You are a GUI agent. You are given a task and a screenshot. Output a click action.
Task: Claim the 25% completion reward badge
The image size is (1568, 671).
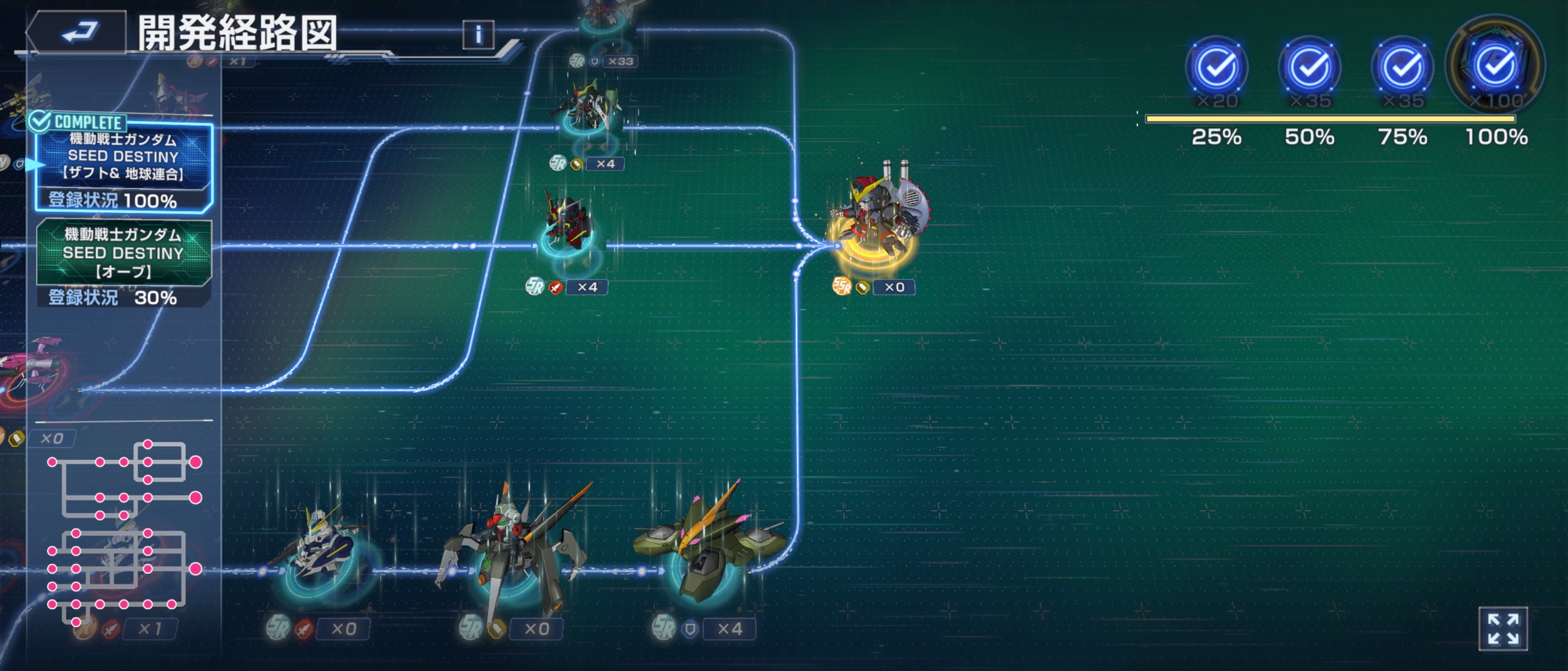click(x=1217, y=67)
